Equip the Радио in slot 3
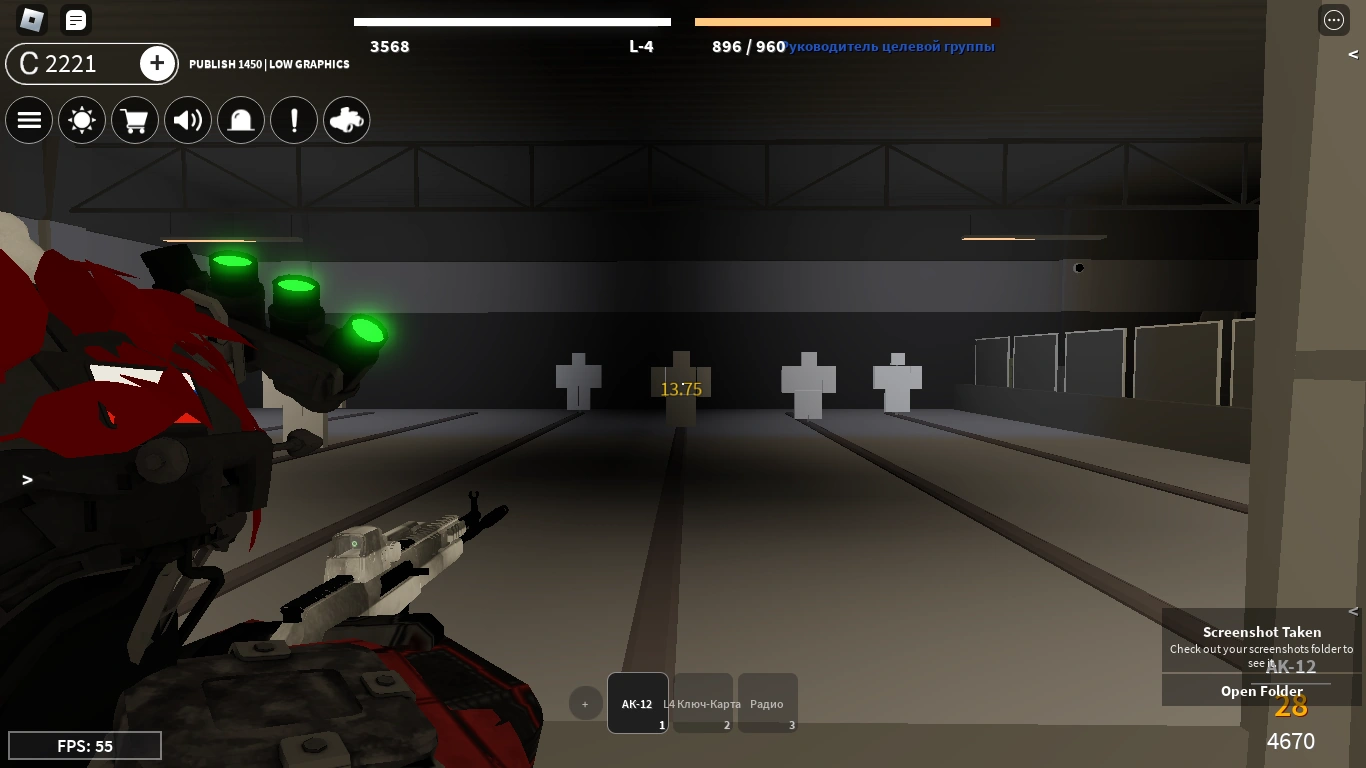 coord(767,704)
